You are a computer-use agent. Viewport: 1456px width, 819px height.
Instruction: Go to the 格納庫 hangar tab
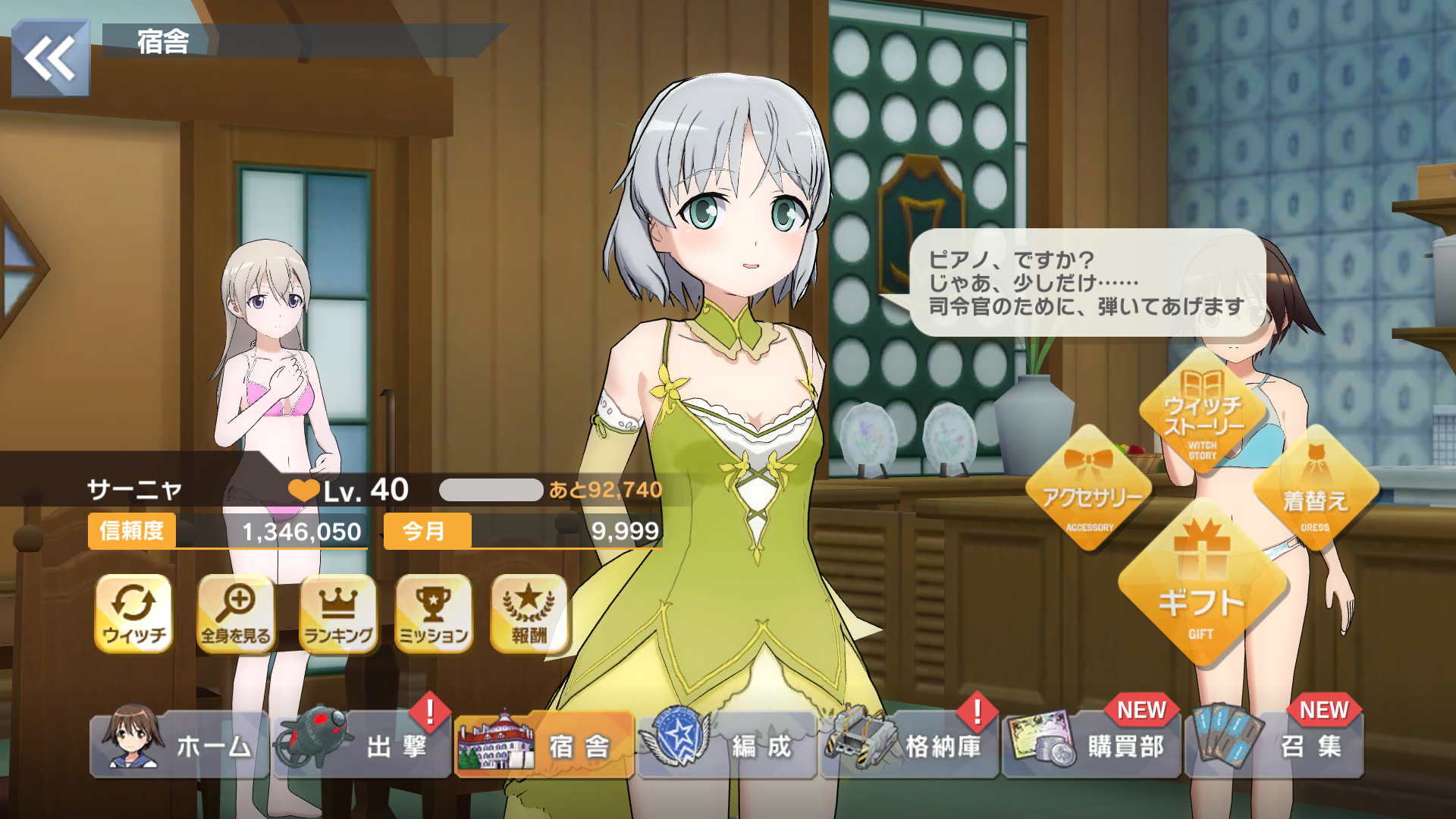[x=909, y=745]
